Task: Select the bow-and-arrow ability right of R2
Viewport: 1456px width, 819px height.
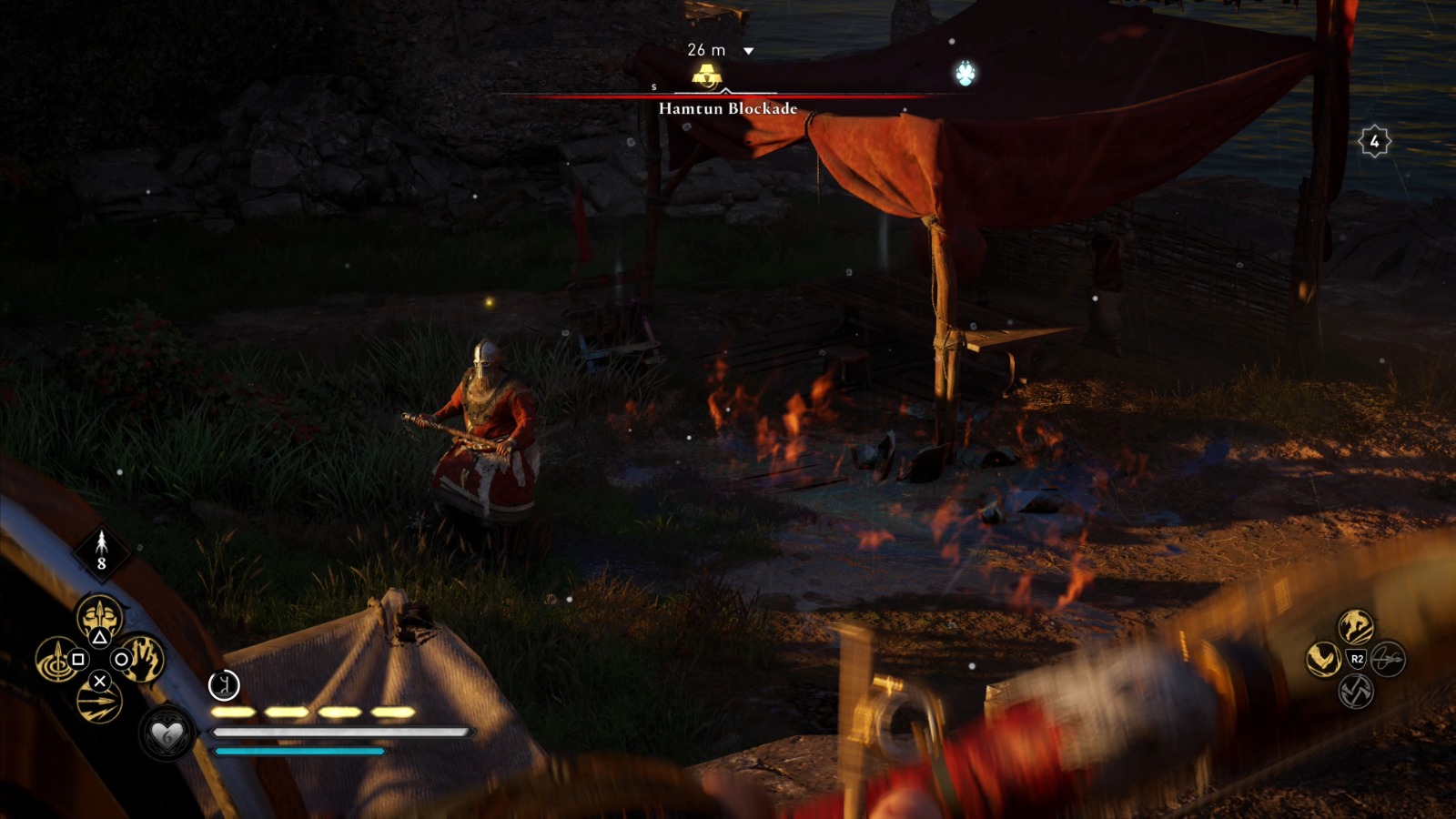Action: point(1387,660)
